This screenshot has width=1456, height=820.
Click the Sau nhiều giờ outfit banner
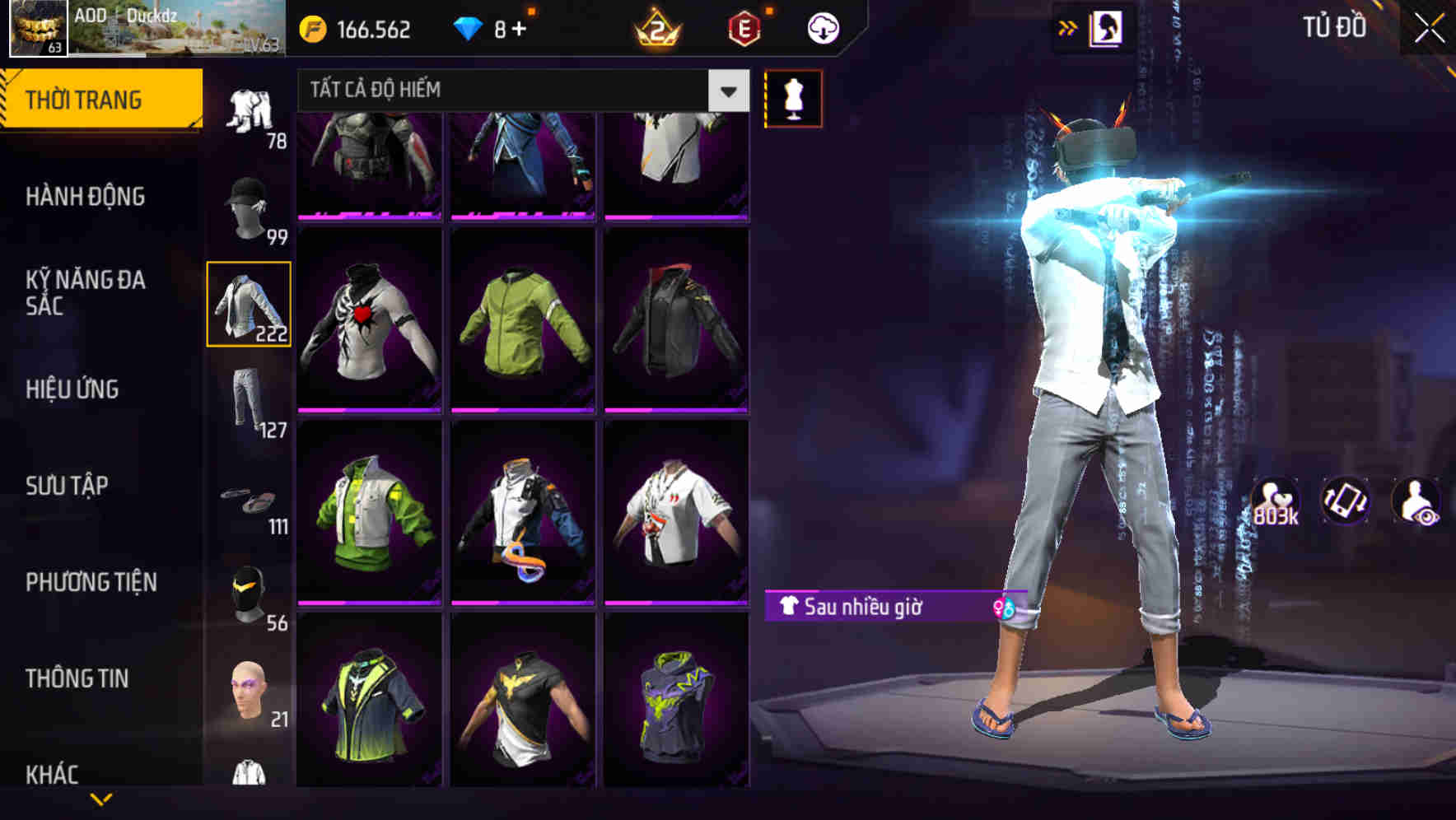[873, 606]
